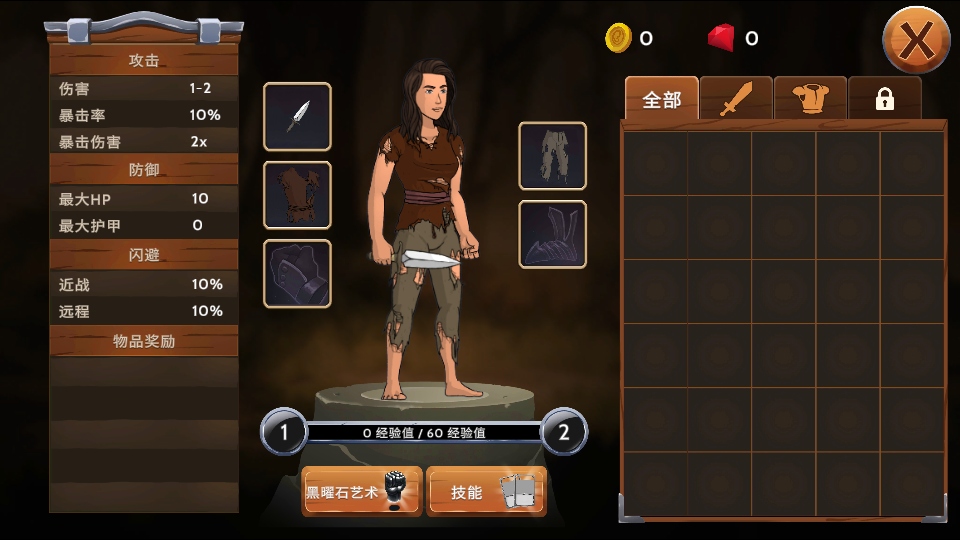Image resolution: width=960 pixels, height=540 pixels.
Task: Click the glove equipment slot
Action: tap(297, 274)
